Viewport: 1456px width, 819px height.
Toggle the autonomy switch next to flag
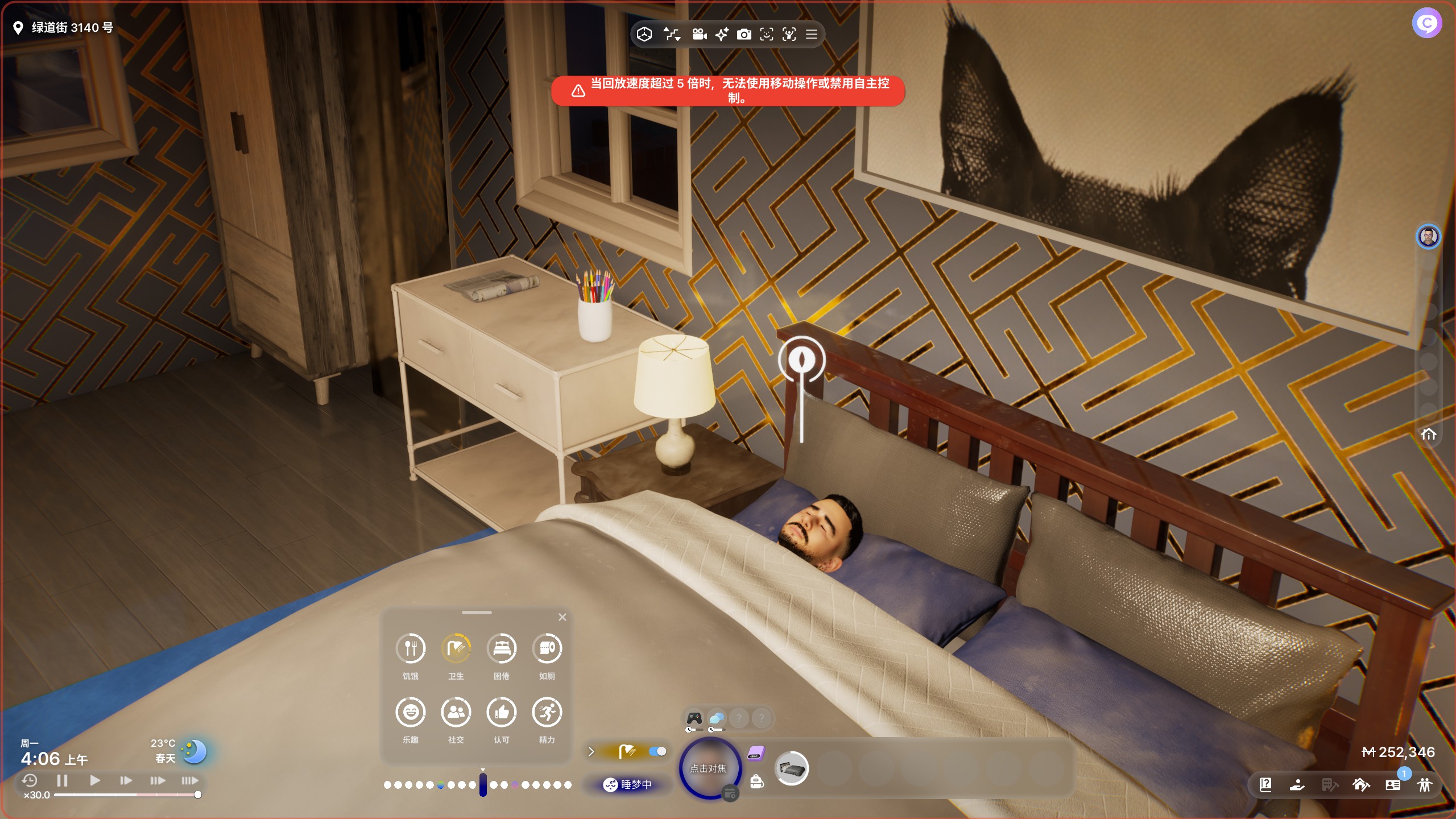coord(657,751)
